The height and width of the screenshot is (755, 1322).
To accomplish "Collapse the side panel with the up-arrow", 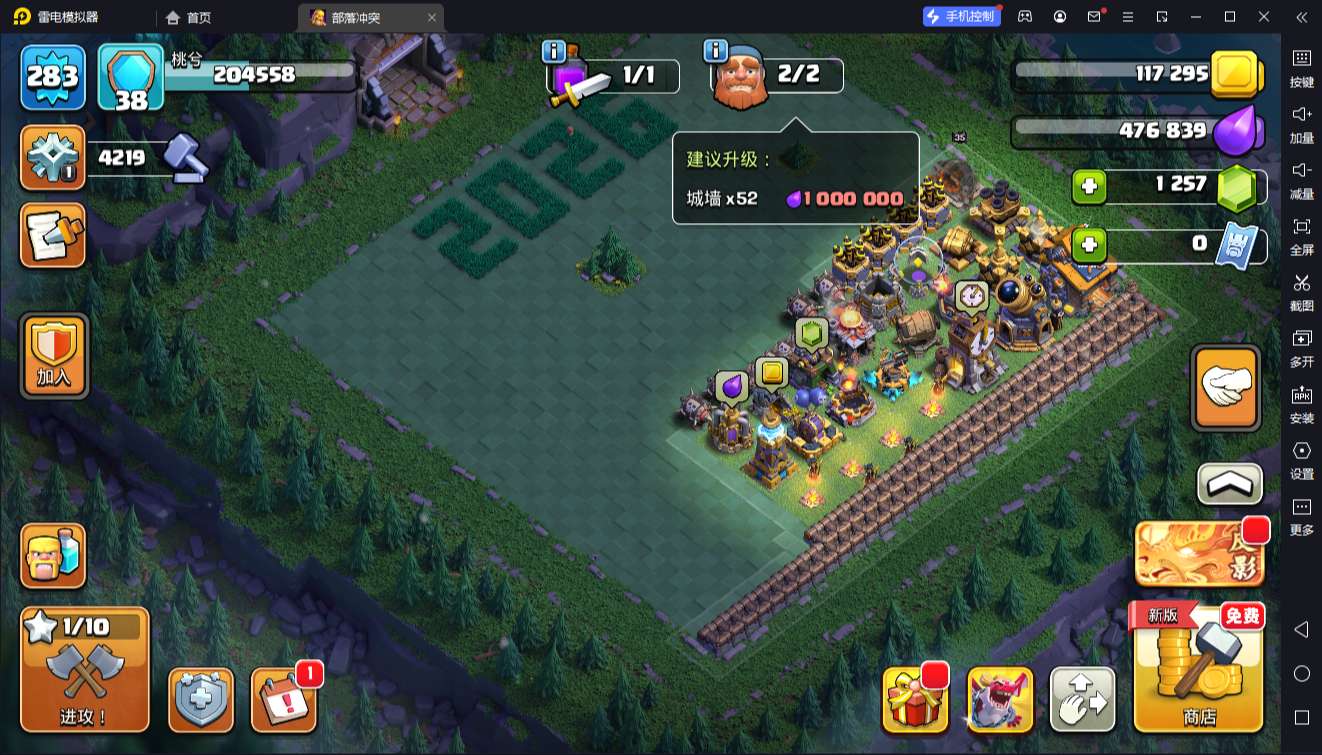I will [1229, 484].
